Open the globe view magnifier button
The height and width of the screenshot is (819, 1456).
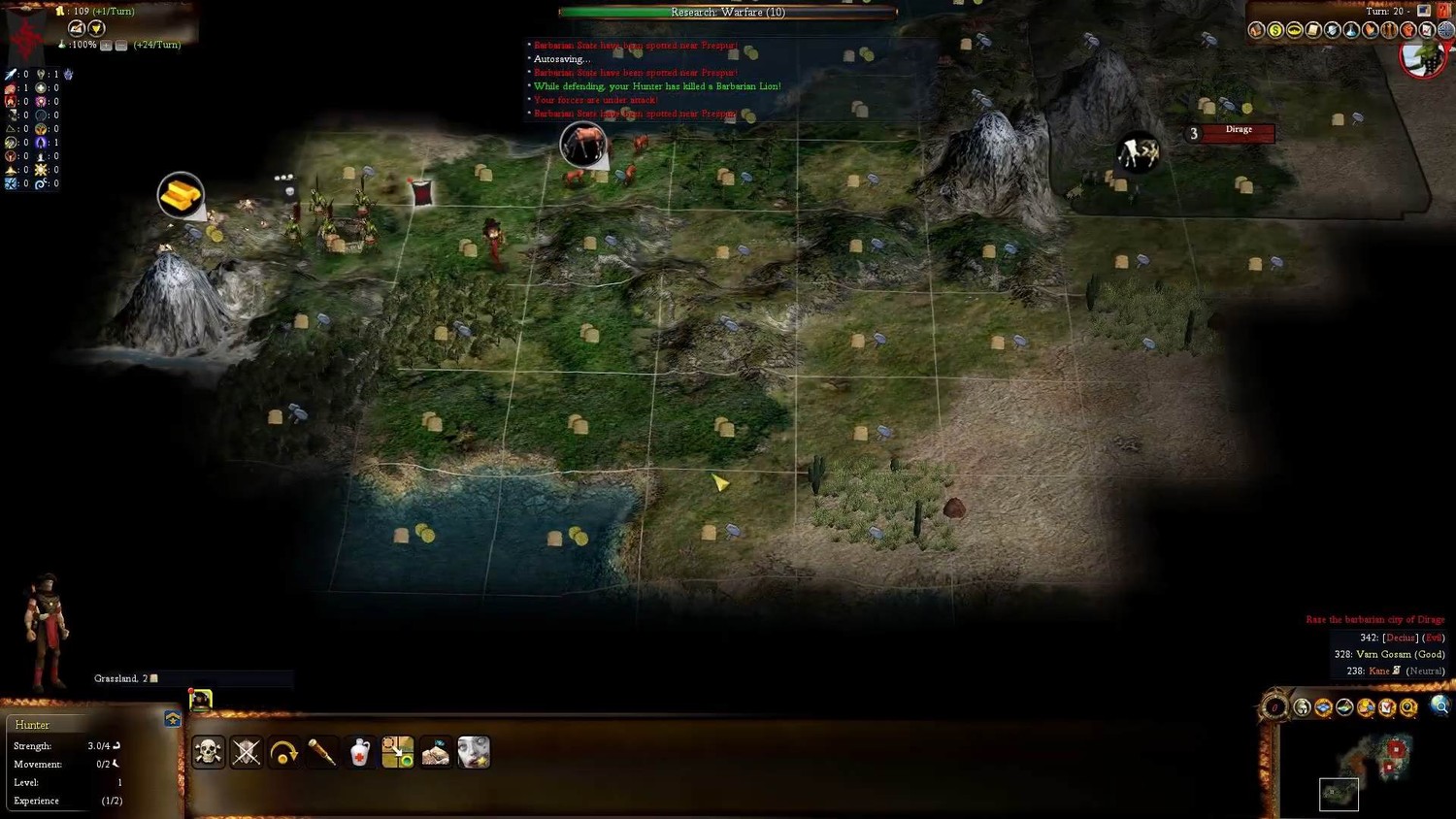(x=1439, y=706)
